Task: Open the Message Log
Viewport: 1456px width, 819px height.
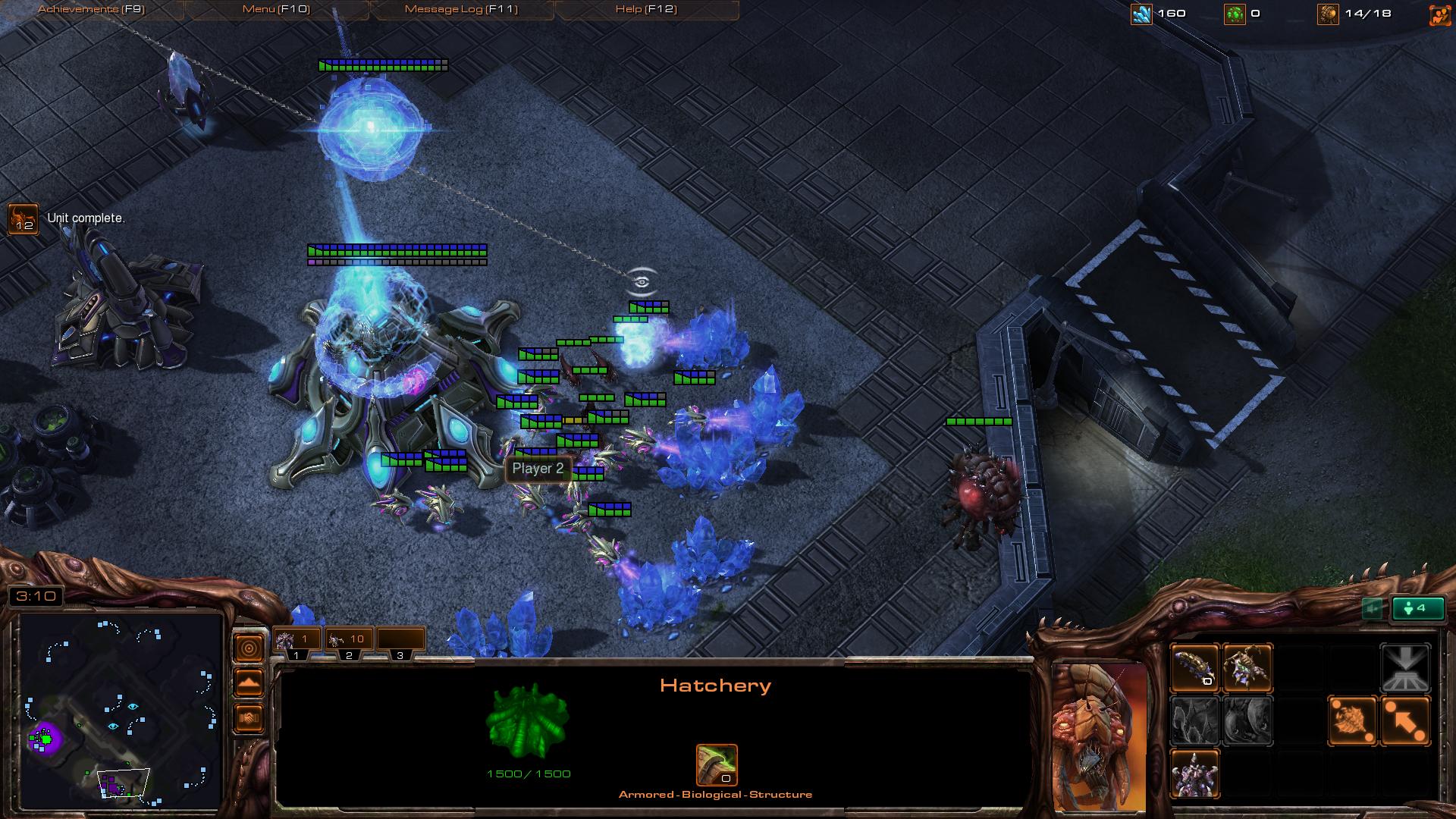Action: coord(461,9)
